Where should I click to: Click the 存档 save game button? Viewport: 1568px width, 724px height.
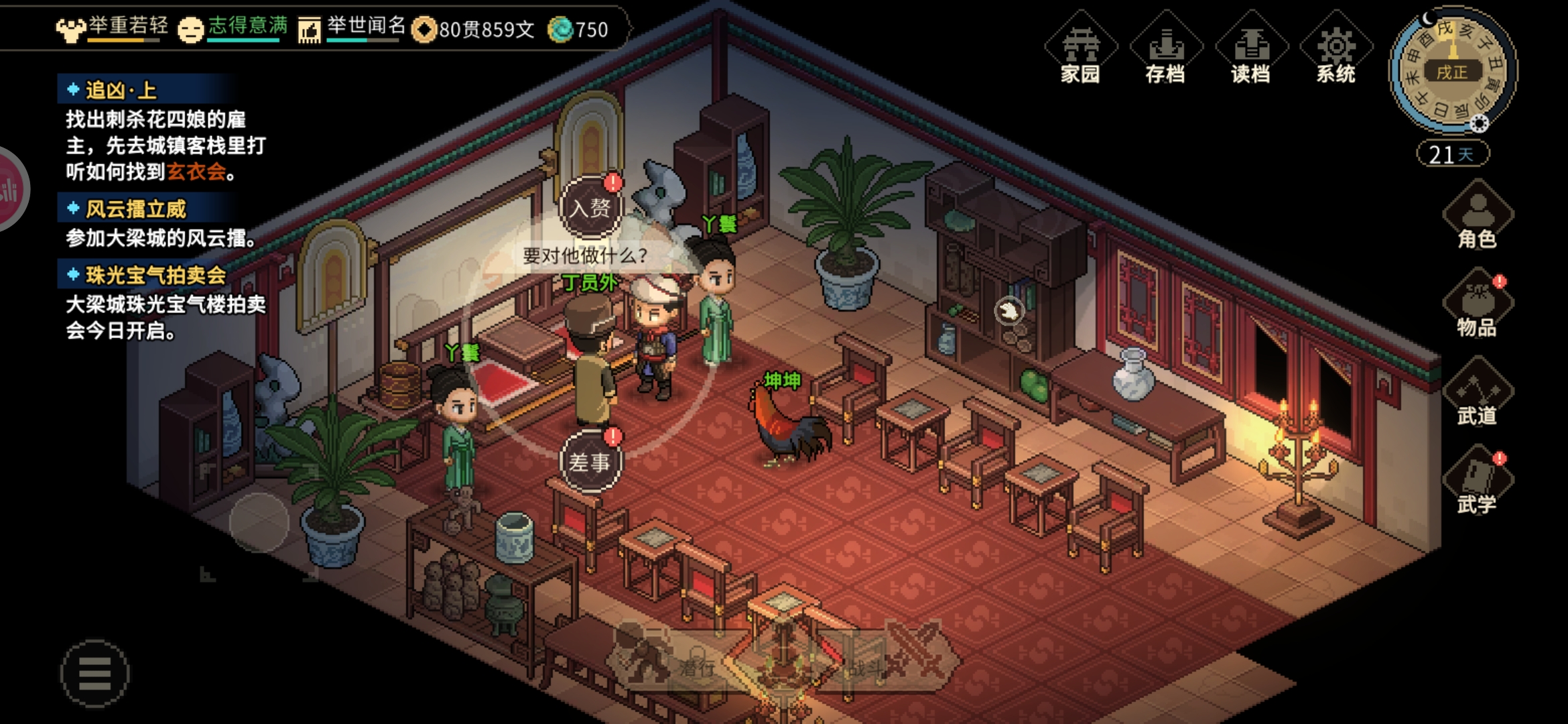coord(1166,50)
